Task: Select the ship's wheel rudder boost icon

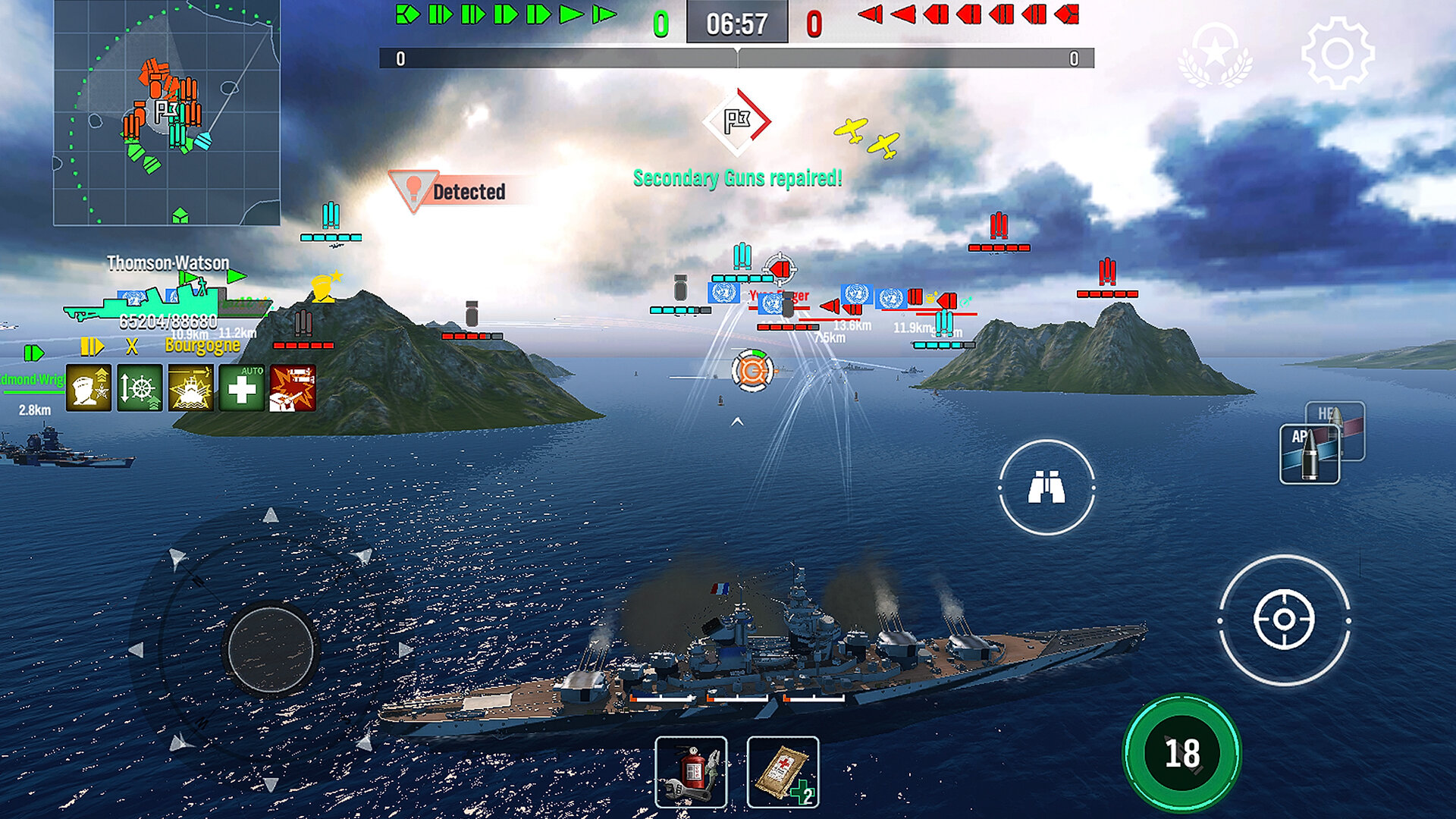Action: click(x=140, y=388)
